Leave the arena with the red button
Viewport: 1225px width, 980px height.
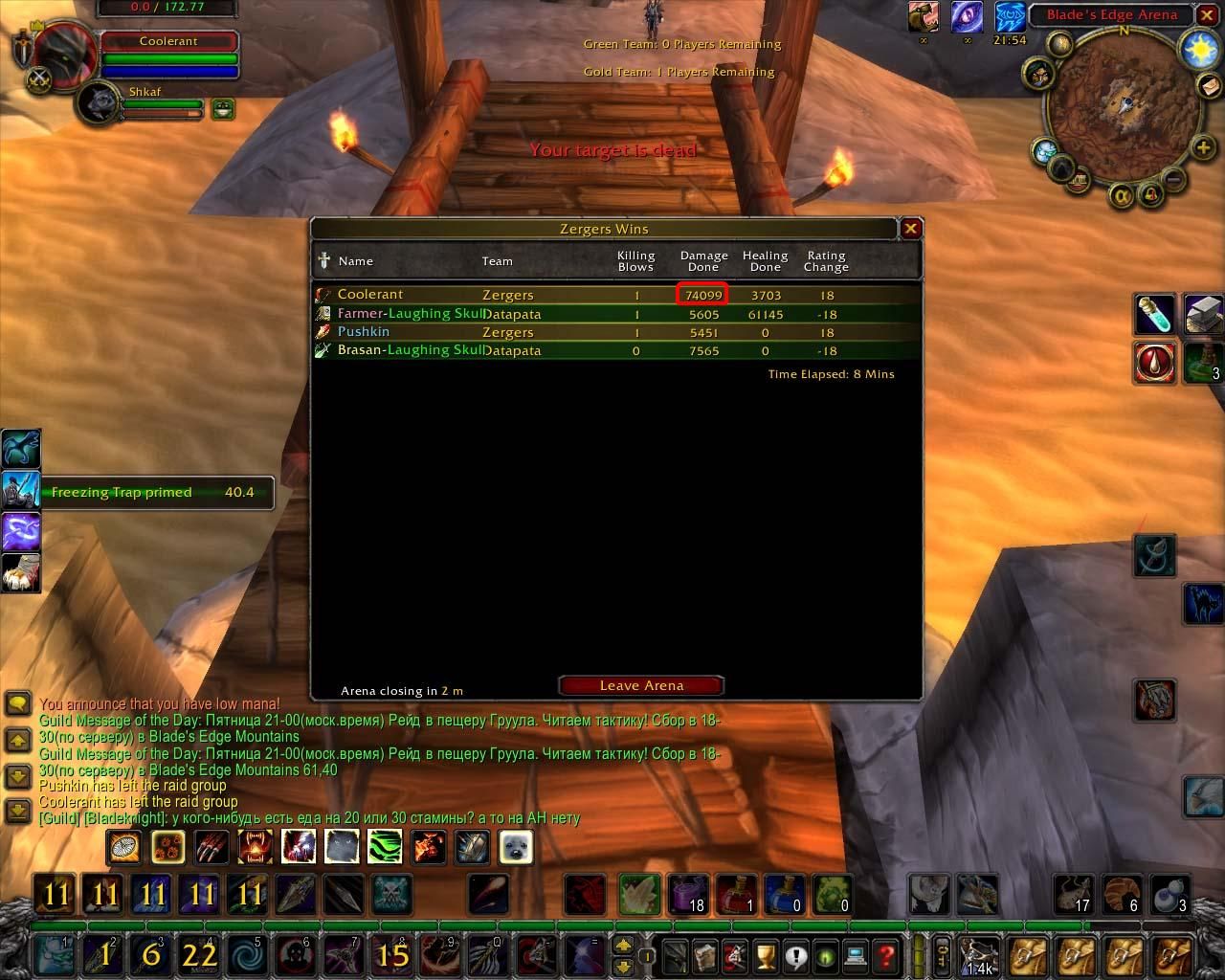(x=641, y=685)
